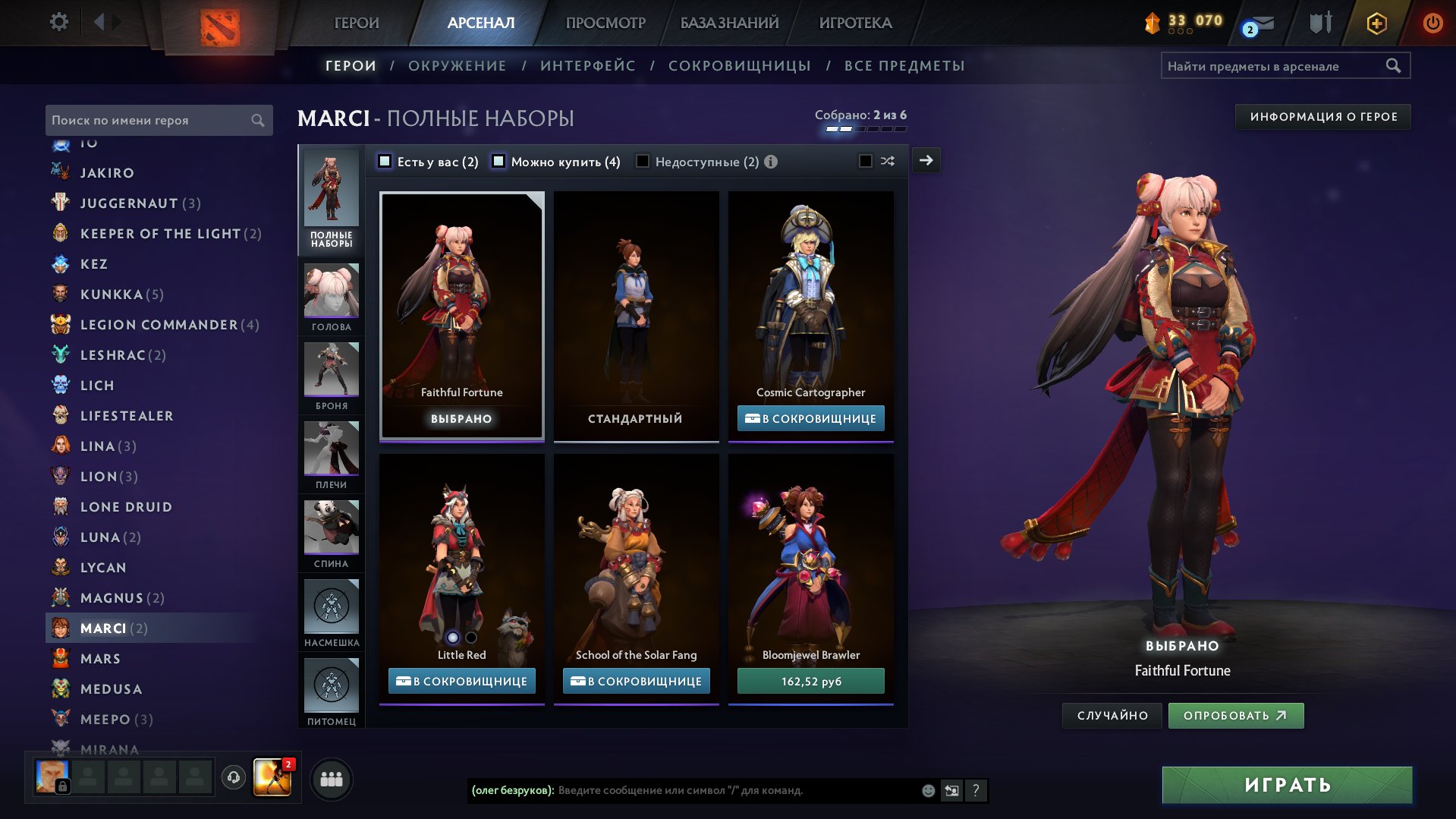Select the СТАНДАРТНЫЙ default set card

point(636,315)
